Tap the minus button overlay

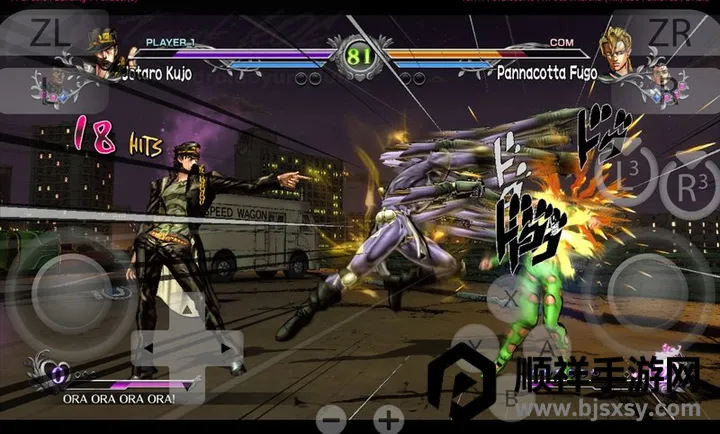pyautogui.click(x=333, y=418)
